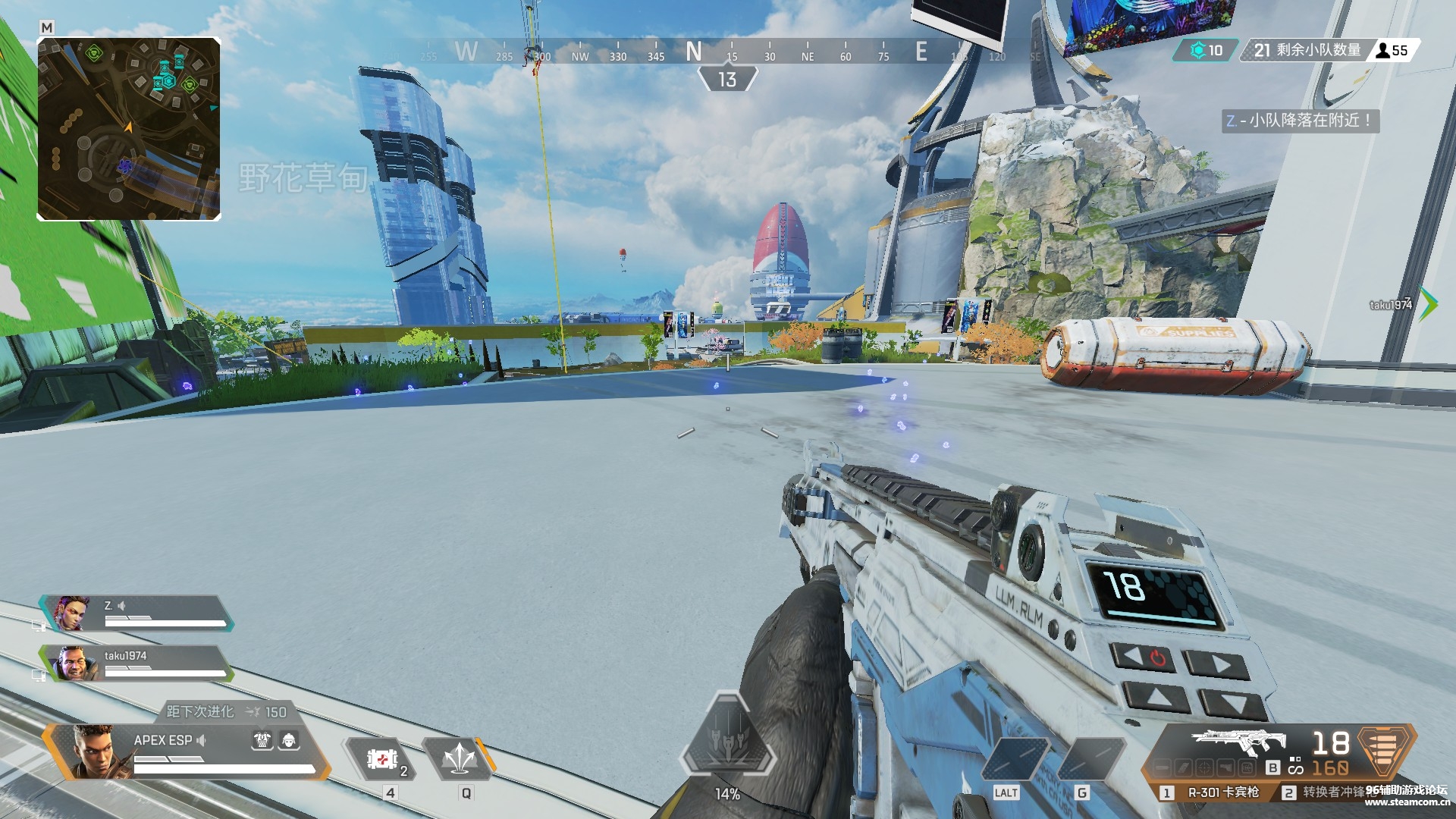
Task: Activate the tactical ability icon
Action: pyautogui.click(x=460, y=758)
